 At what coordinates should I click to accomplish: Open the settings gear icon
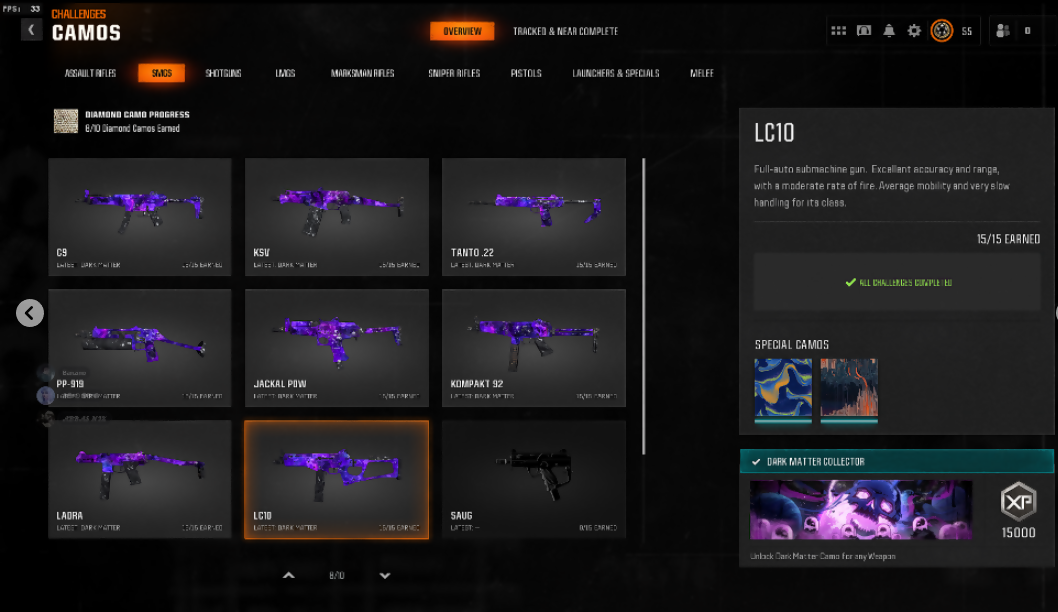[x=914, y=31]
